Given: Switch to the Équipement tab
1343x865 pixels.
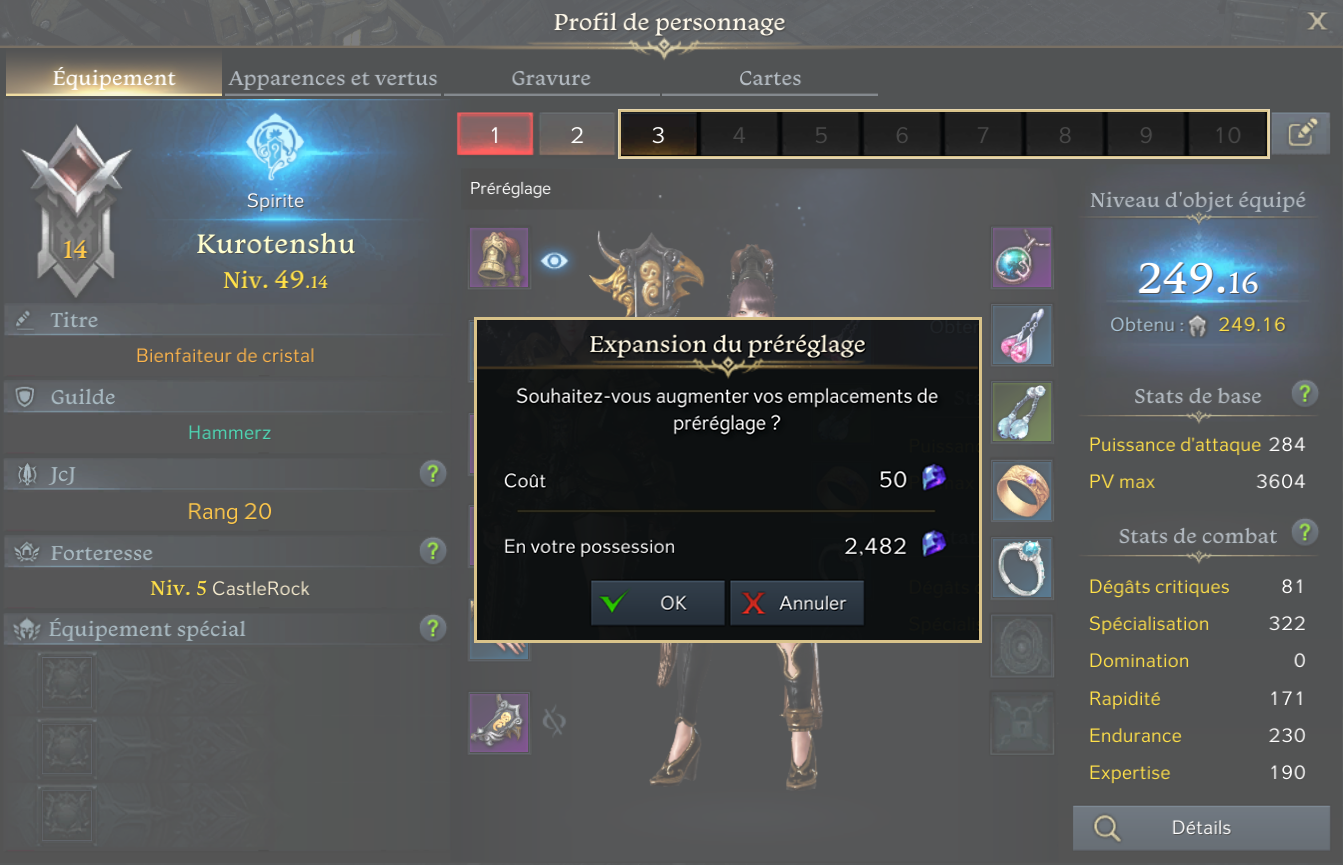Looking at the screenshot, I should [x=114, y=78].
